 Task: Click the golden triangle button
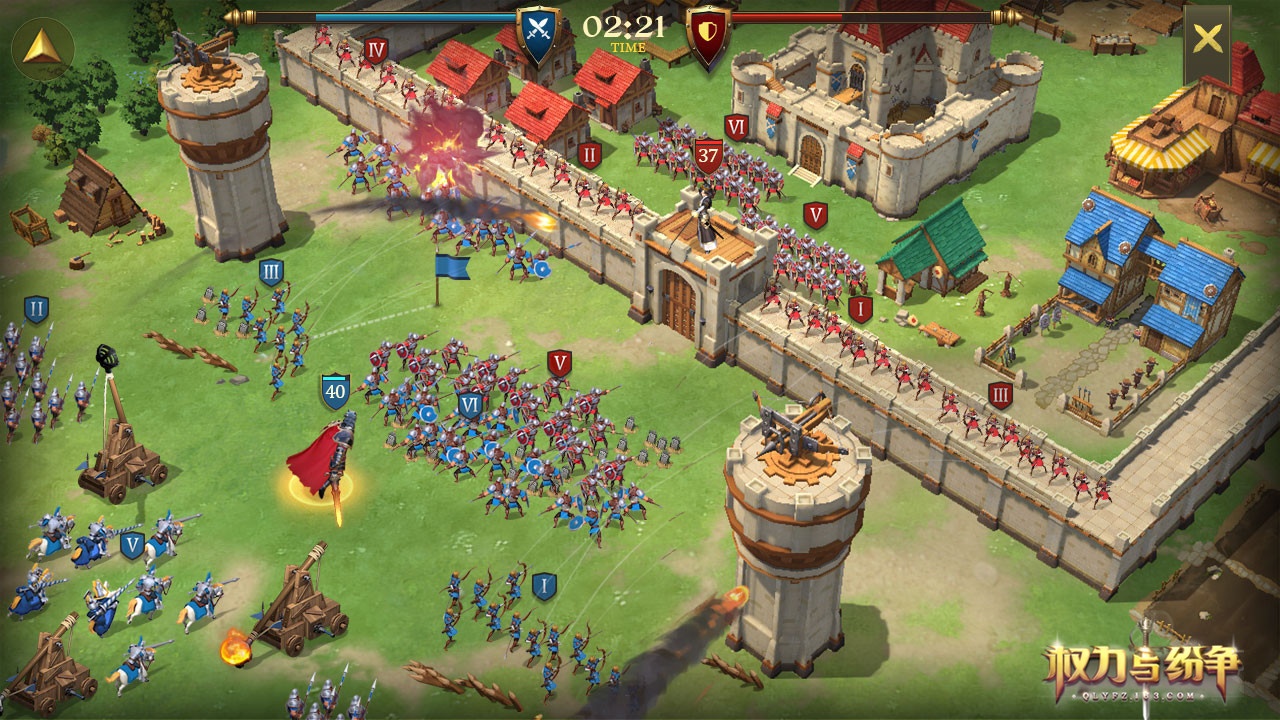(42, 48)
